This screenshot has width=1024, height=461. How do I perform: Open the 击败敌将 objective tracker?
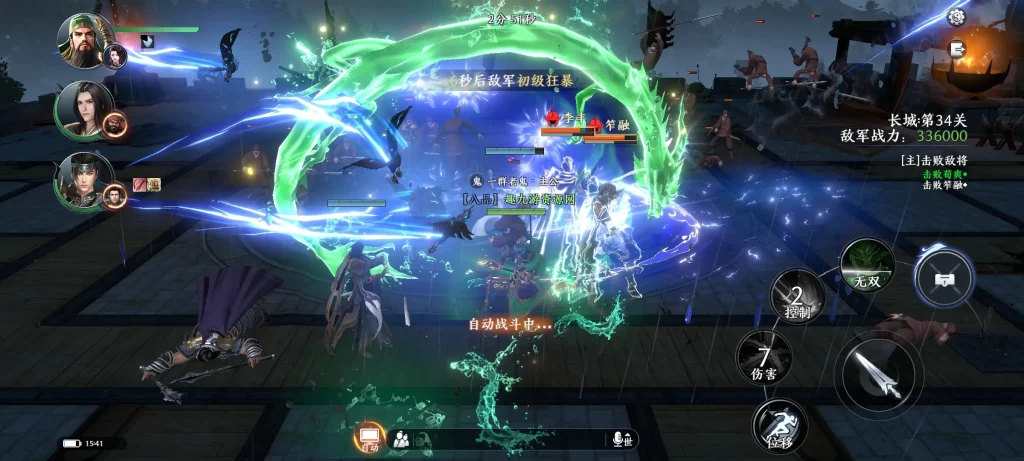[x=933, y=159]
